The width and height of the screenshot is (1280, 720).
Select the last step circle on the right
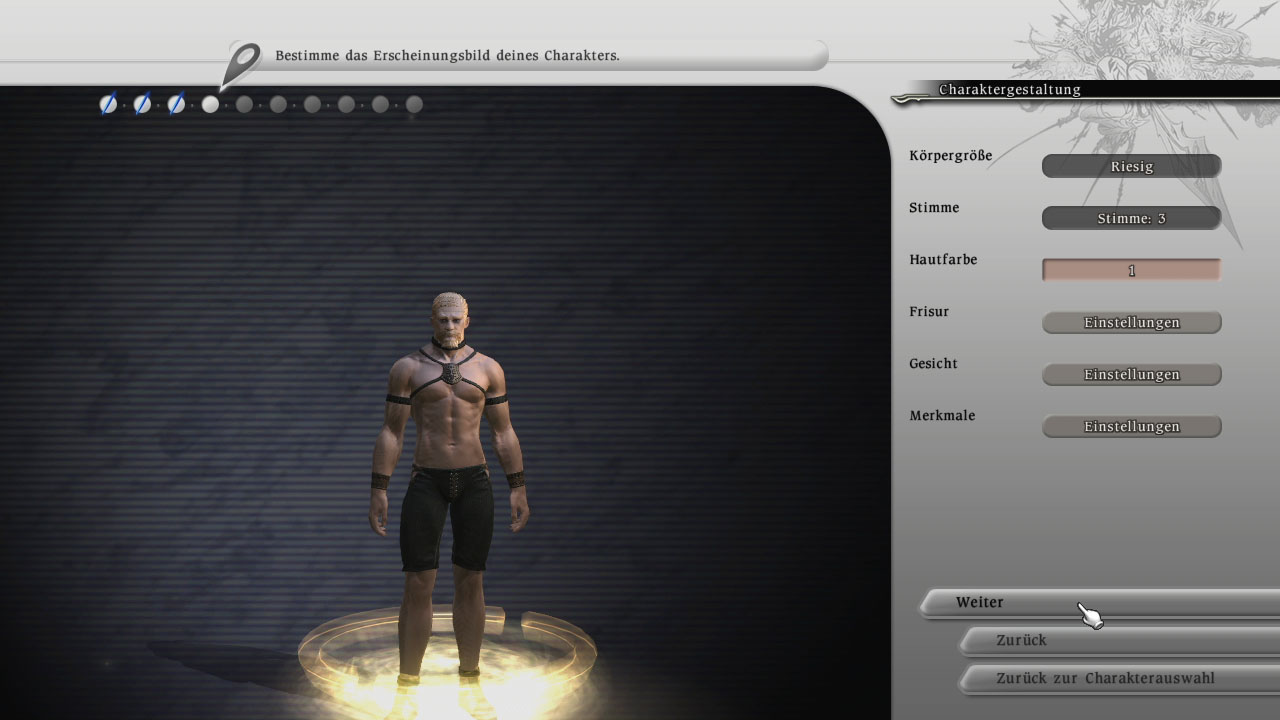click(x=413, y=103)
